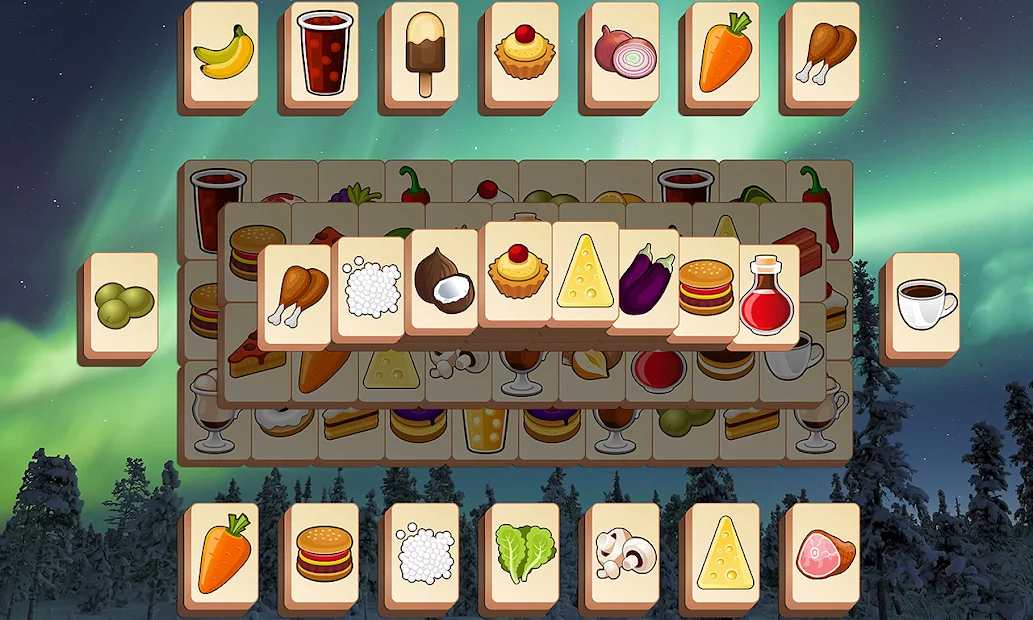The image size is (1033, 620).
Task: Select the red potion bottle tile
Action: click(767, 292)
